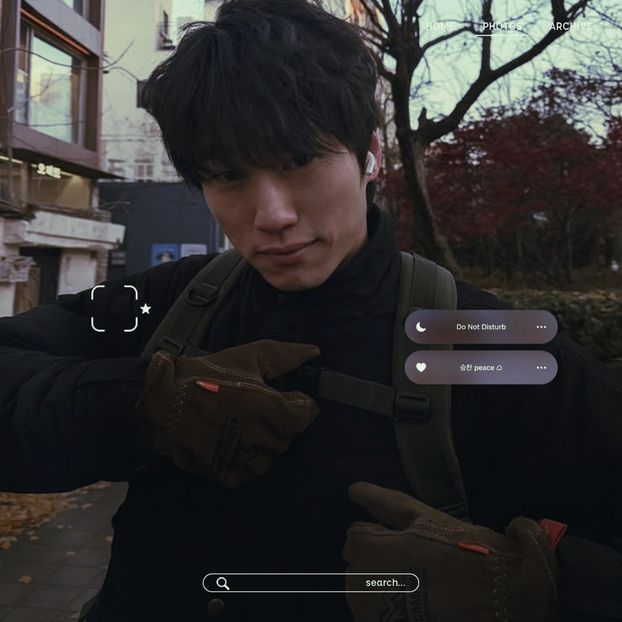Click the crescent moon icon

[421, 327]
